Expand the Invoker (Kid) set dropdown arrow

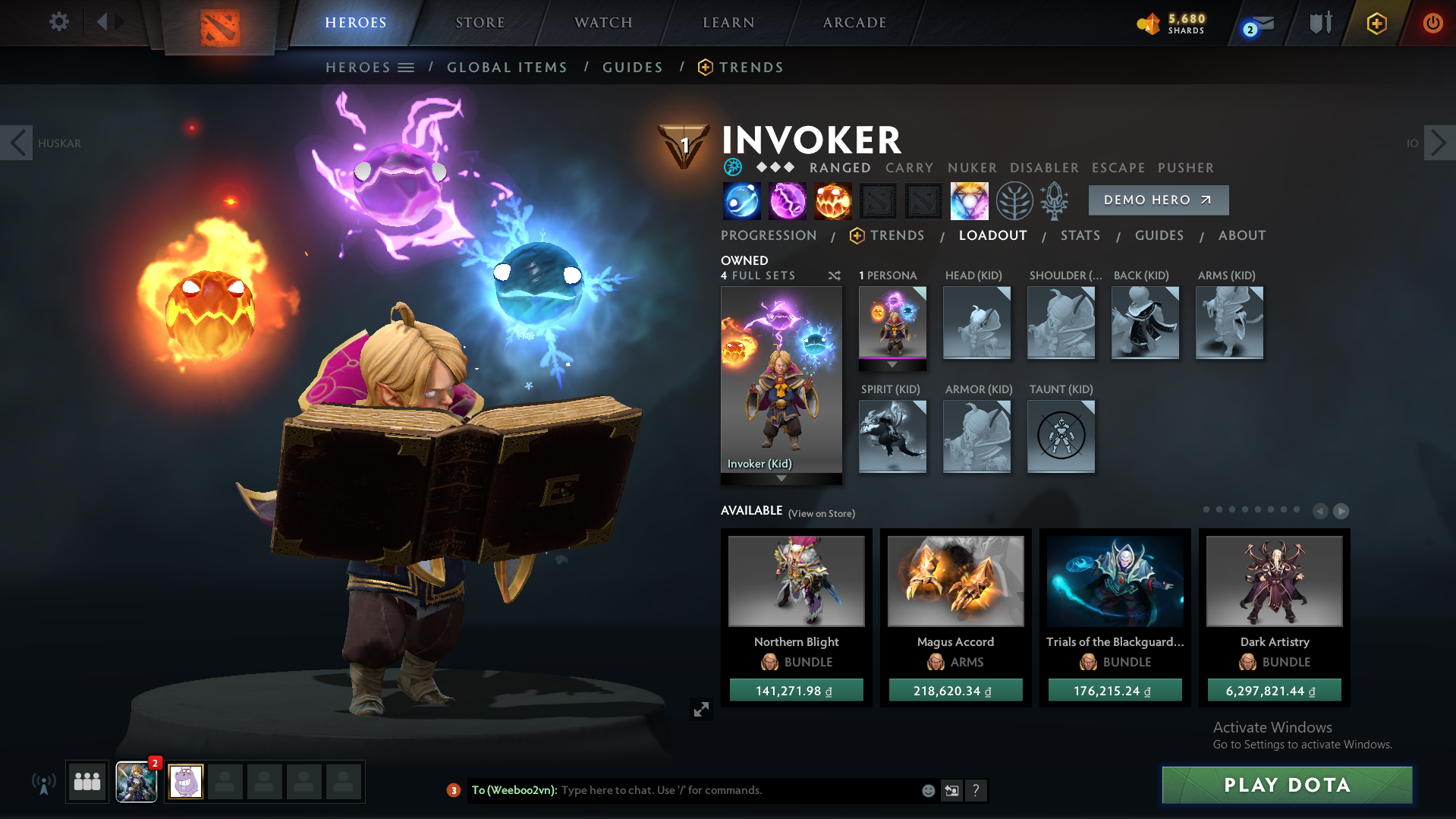click(781, 479)
